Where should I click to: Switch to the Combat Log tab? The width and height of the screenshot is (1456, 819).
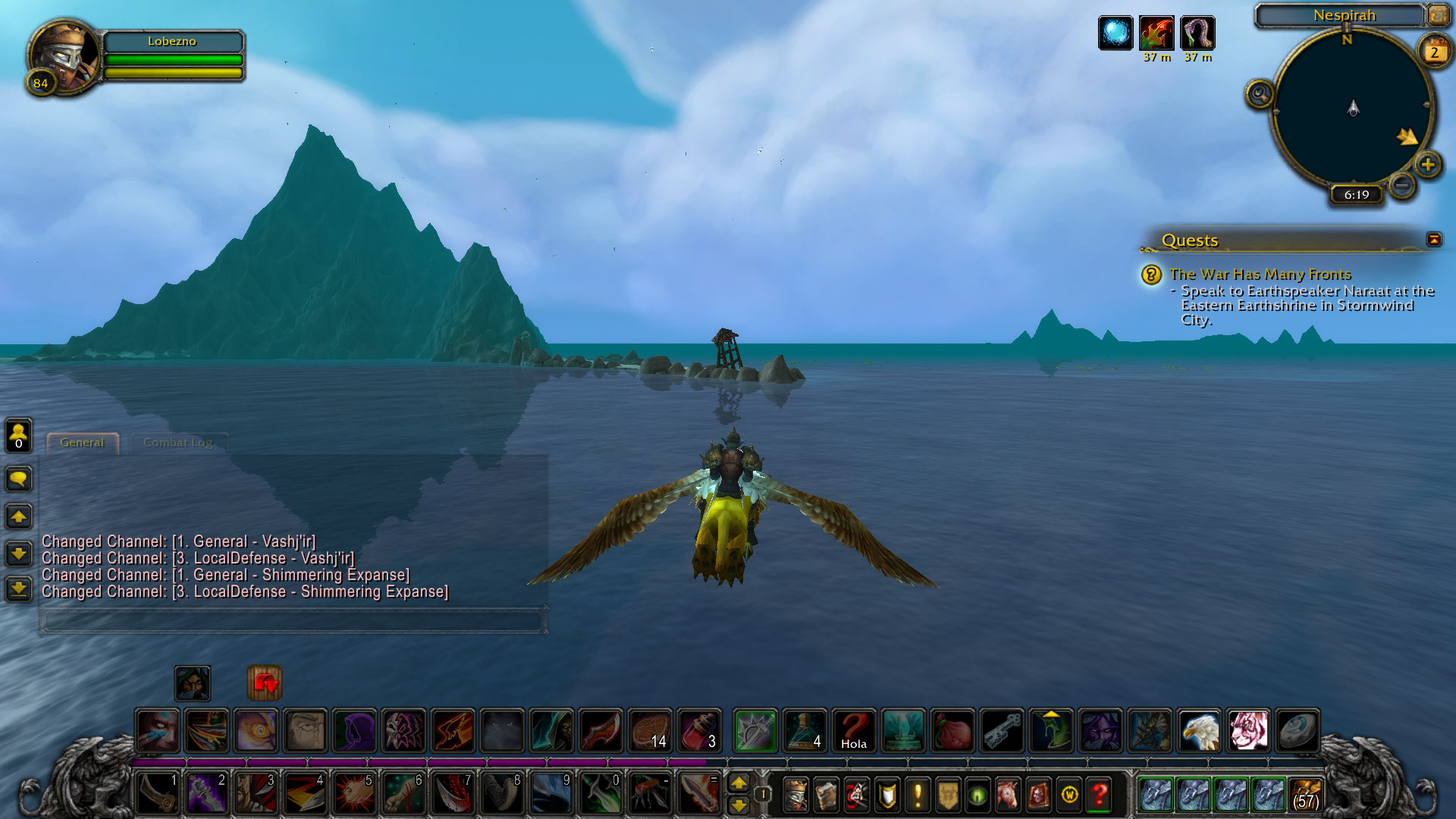click(x=177, y=443)
